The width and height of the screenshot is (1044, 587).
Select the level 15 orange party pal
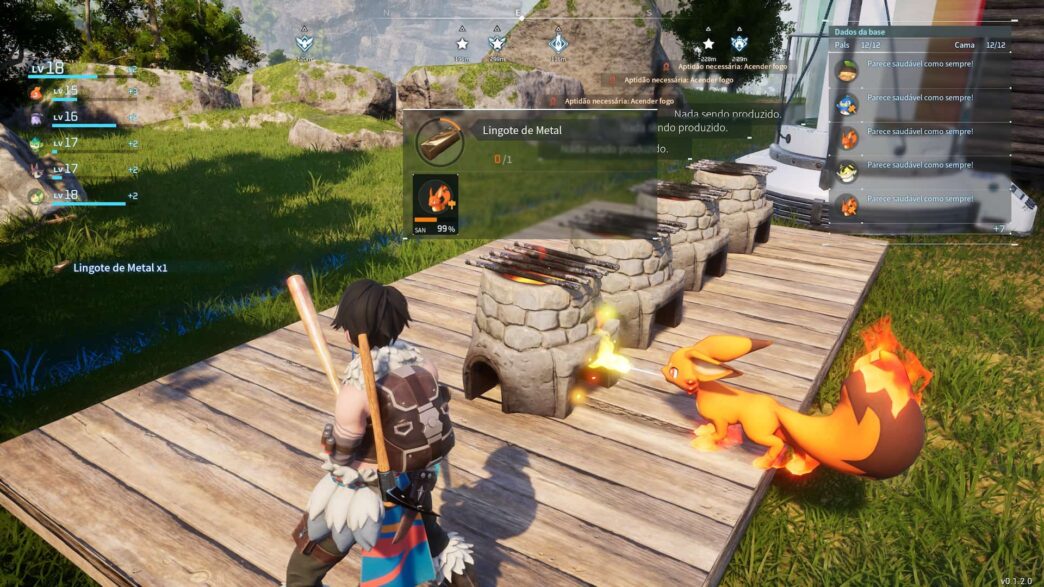(36, 93)
